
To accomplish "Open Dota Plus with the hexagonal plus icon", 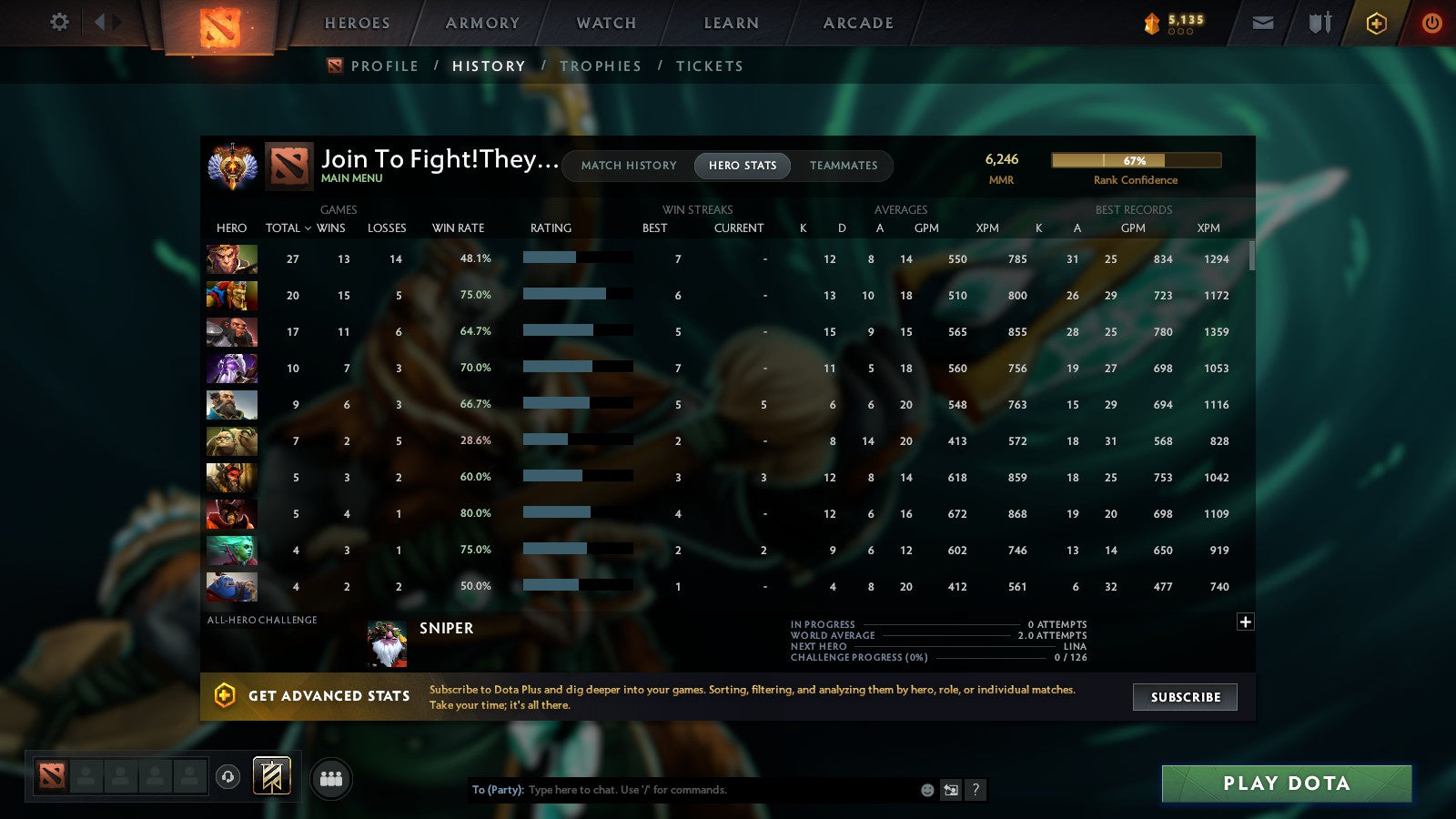I will [1374, 23].
